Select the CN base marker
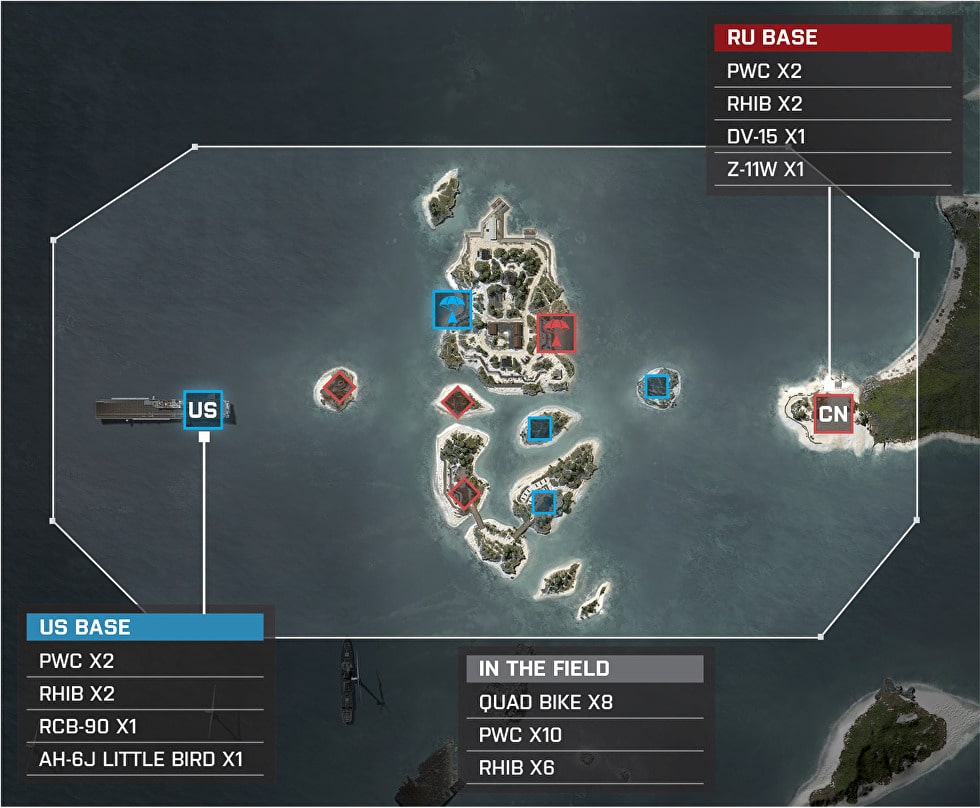980x808 pixels. pos(832,412)
